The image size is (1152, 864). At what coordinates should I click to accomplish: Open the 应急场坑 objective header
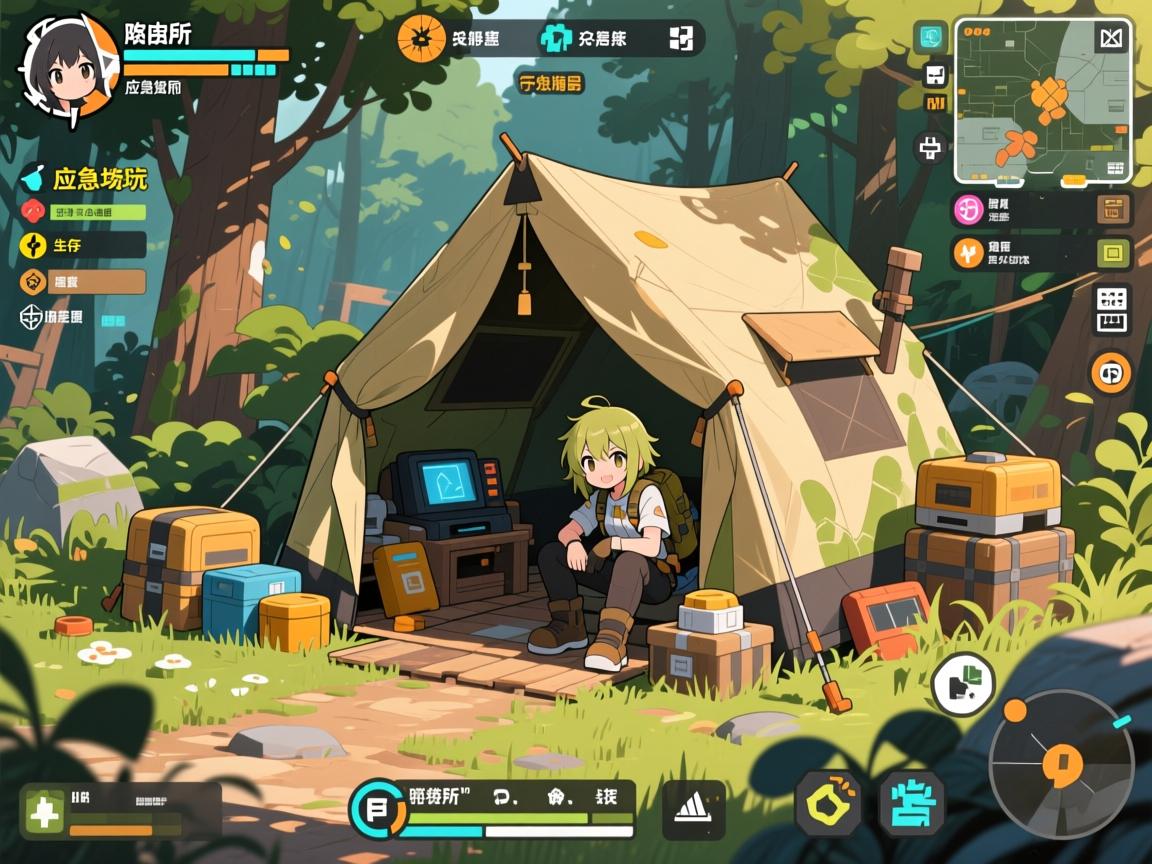click(86, 179)
